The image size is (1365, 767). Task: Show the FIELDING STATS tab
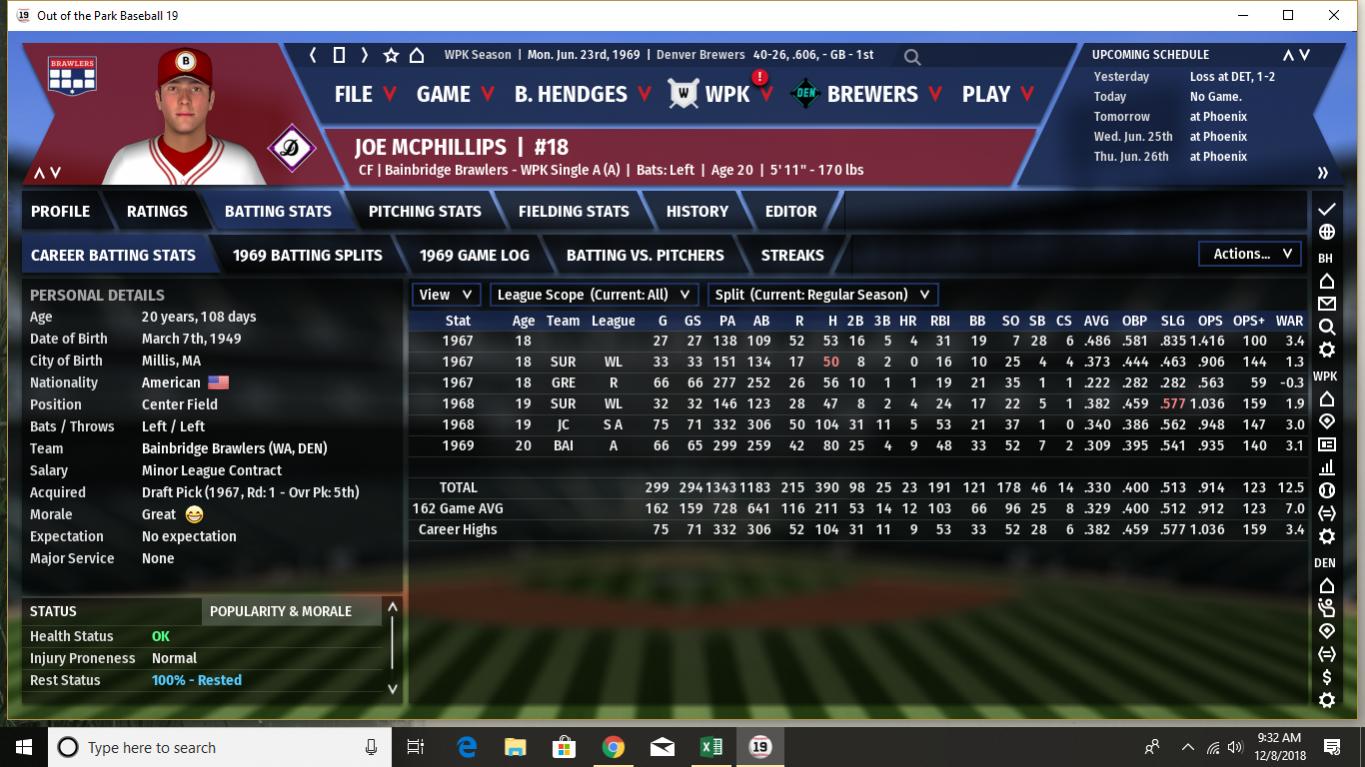[573, 211]
